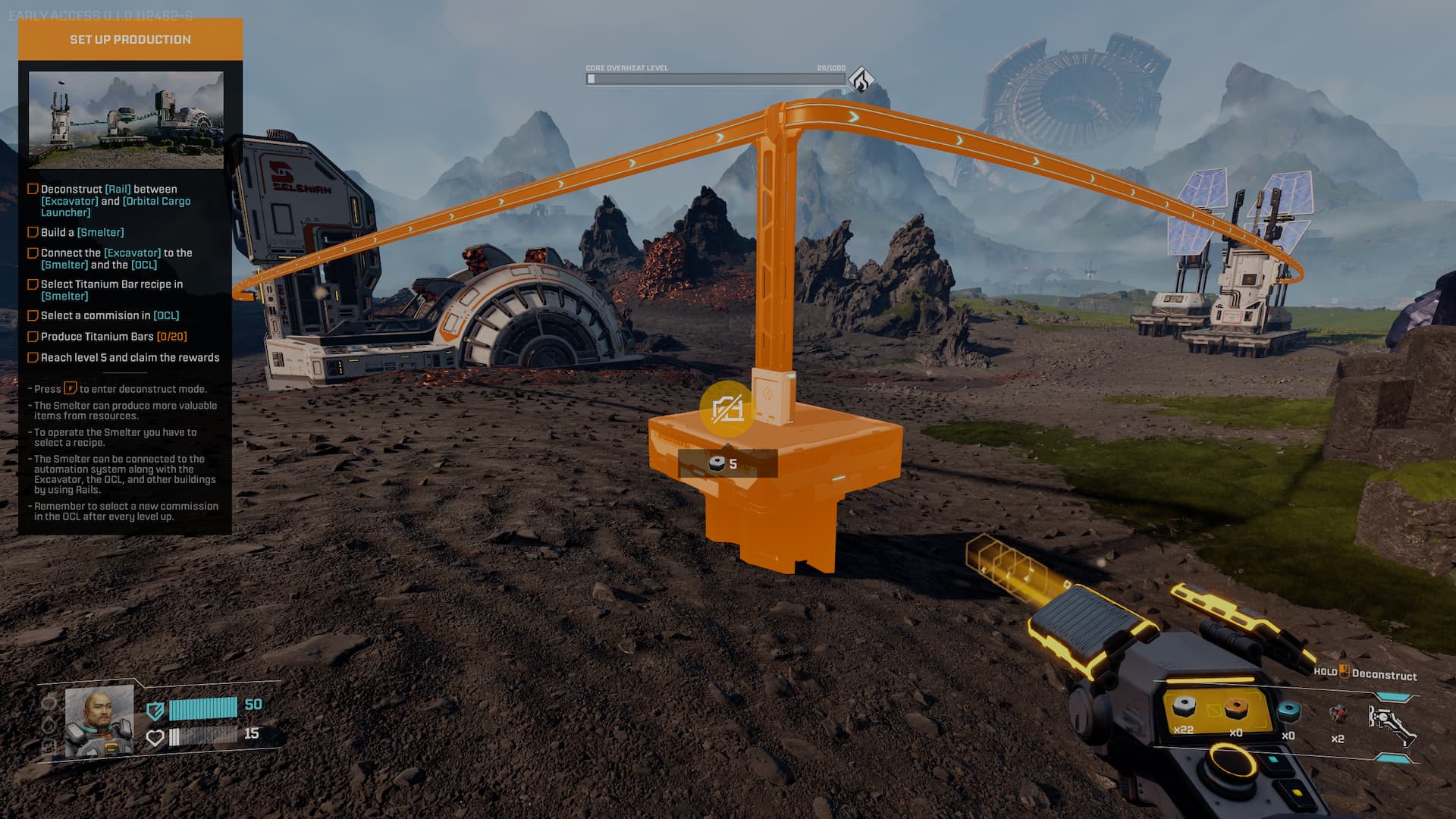Open the Set Up Production quest header
Screen dimensions: 1456x819
pos(130,39)
